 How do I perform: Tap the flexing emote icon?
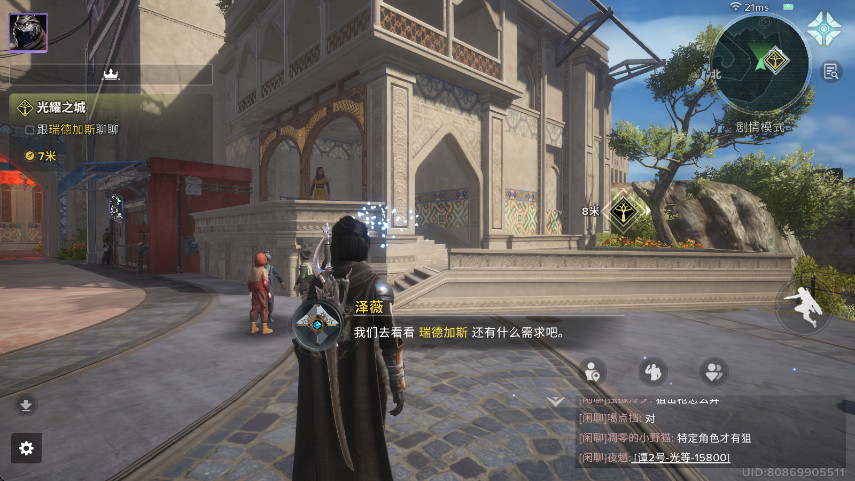click(652, 371)
